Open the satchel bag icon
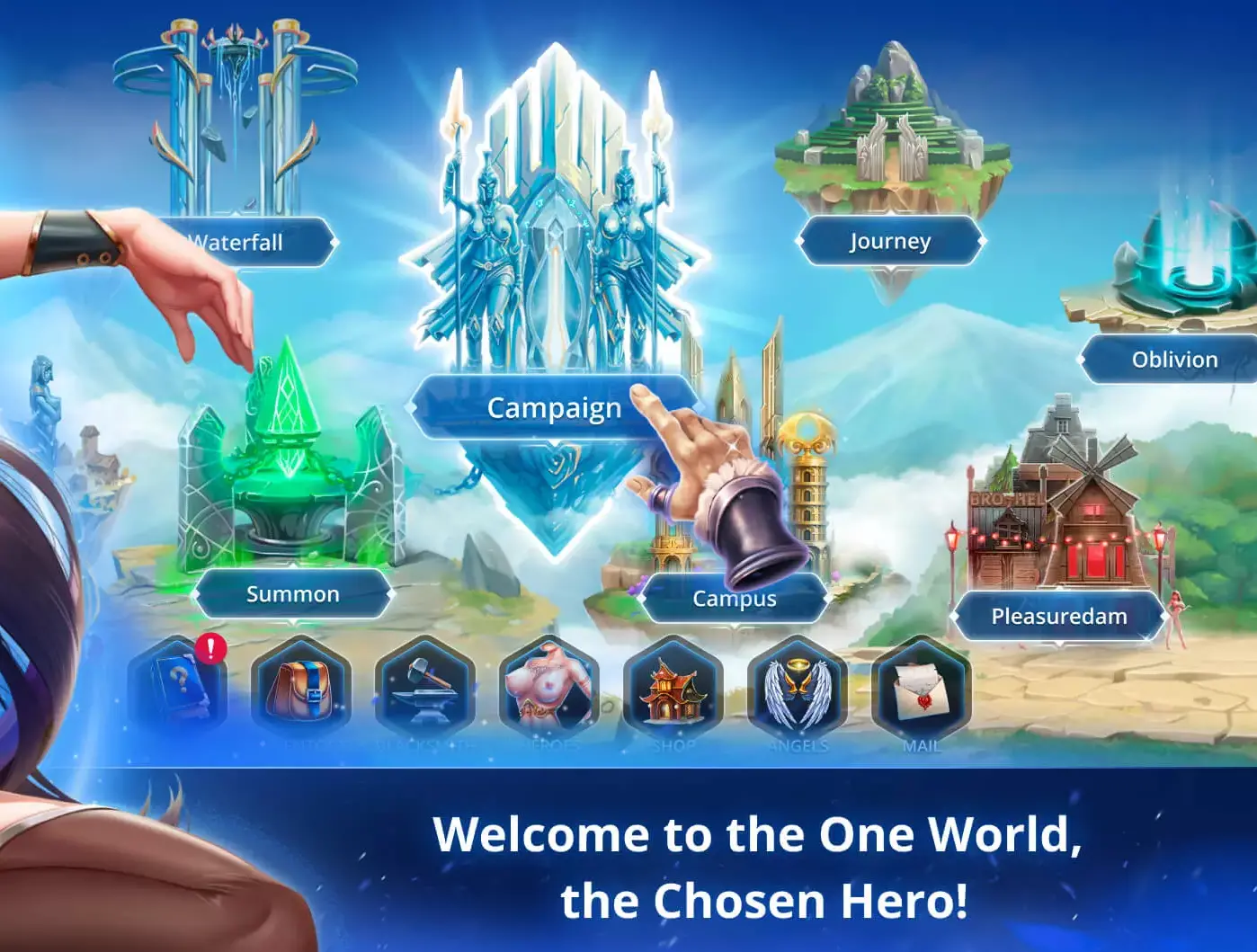1257x952 pixels. pyautogui.click(x=301, y=692)
